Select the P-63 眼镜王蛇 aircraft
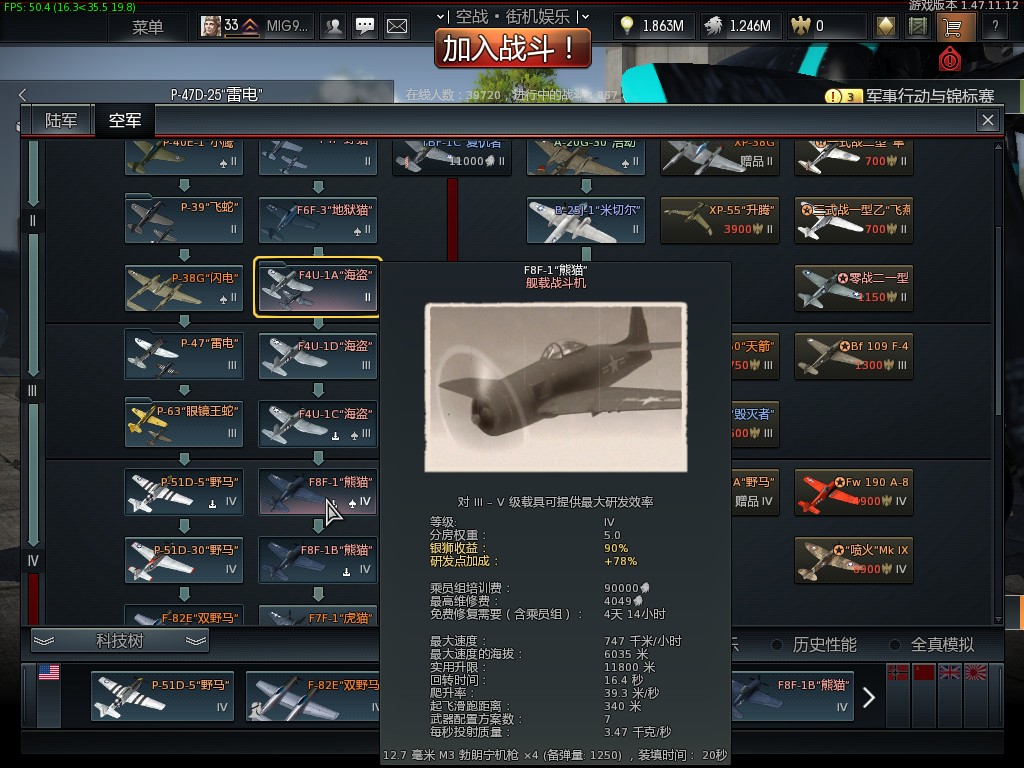1024x768 pixels. click(184, 423)
